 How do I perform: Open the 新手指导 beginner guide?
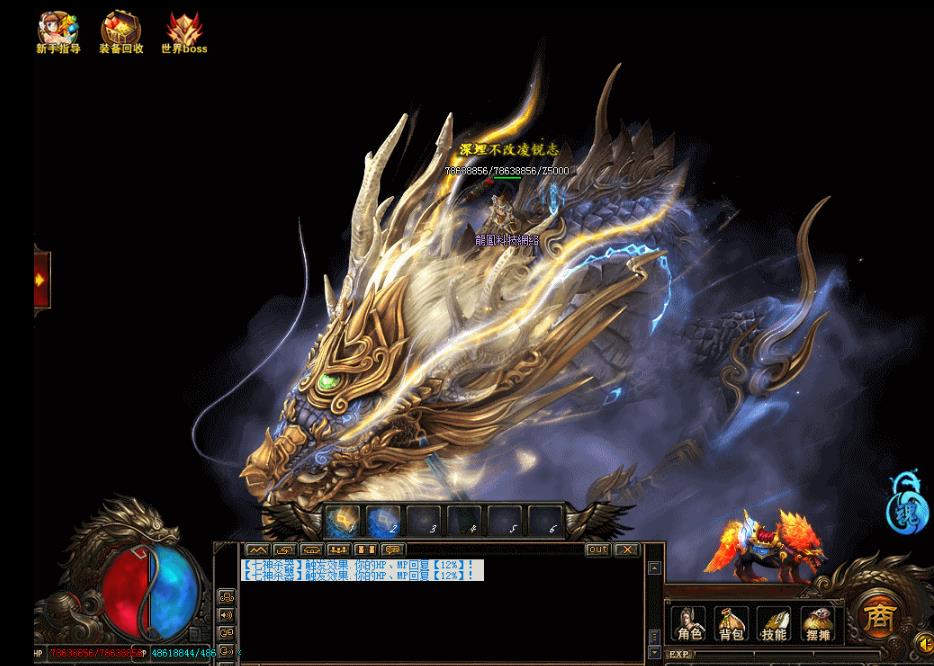tap(58, 31)
